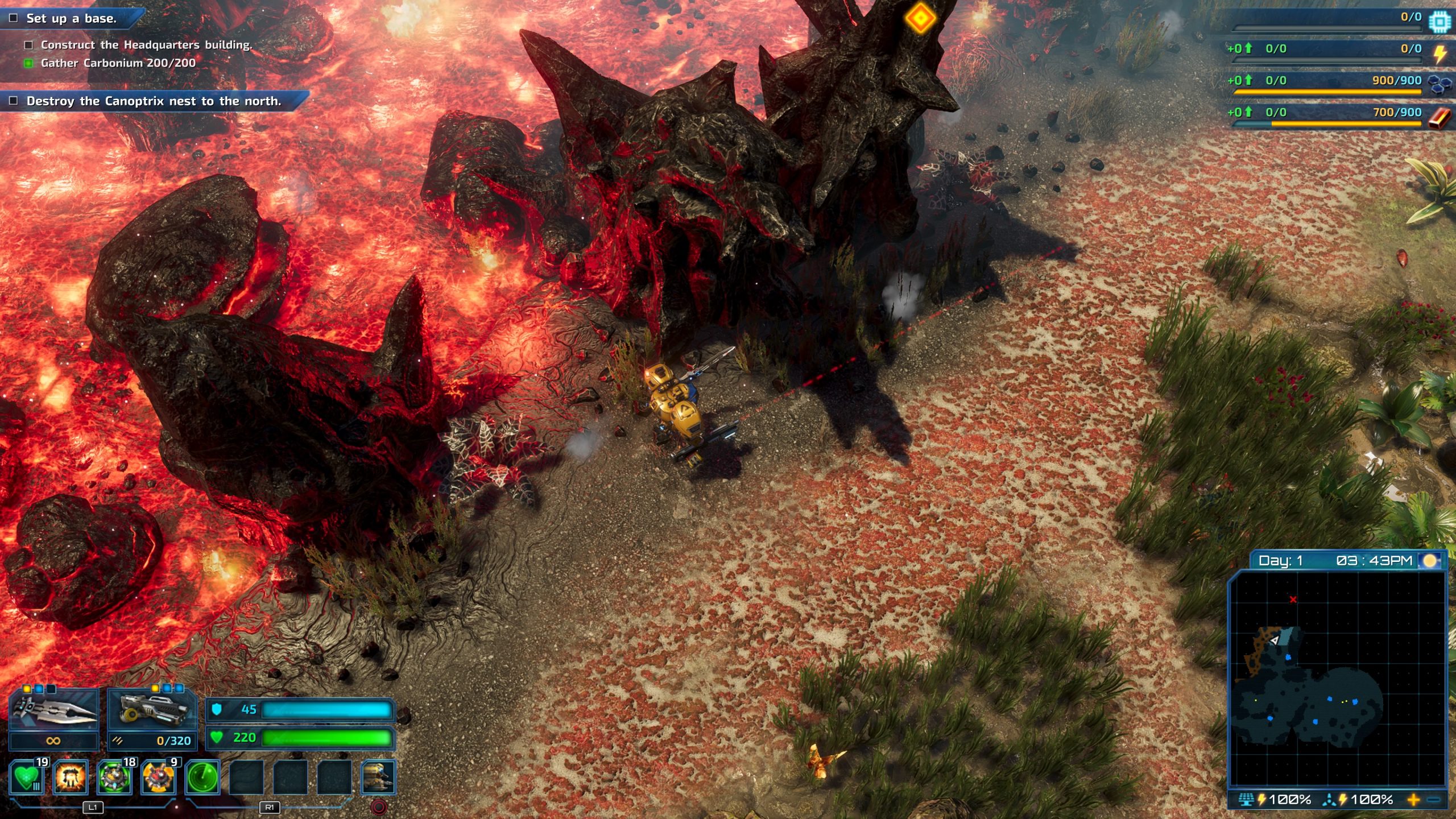Use the green heart repair item

pos(27,777)
